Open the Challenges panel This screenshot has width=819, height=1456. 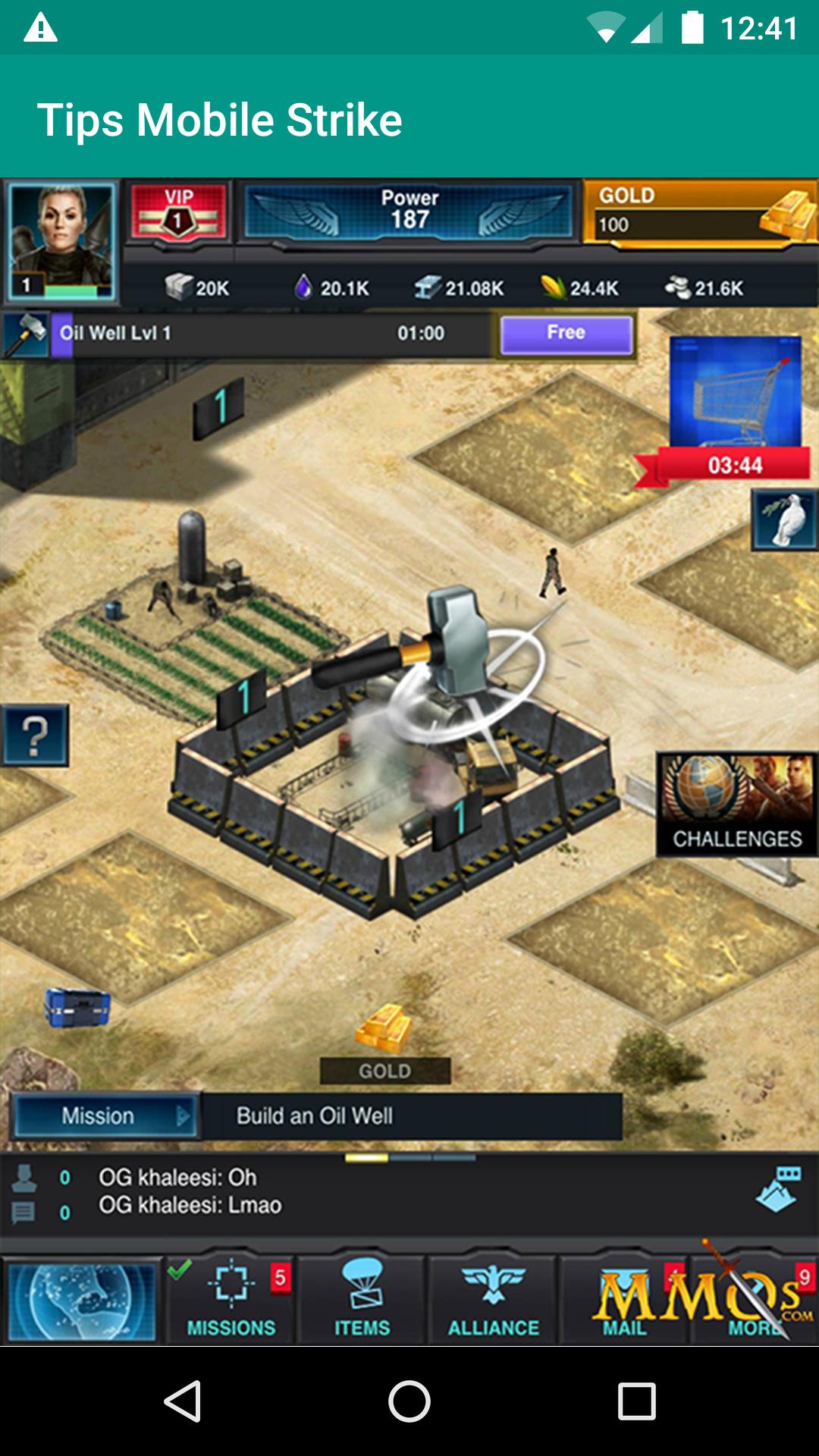coord(736,805)
